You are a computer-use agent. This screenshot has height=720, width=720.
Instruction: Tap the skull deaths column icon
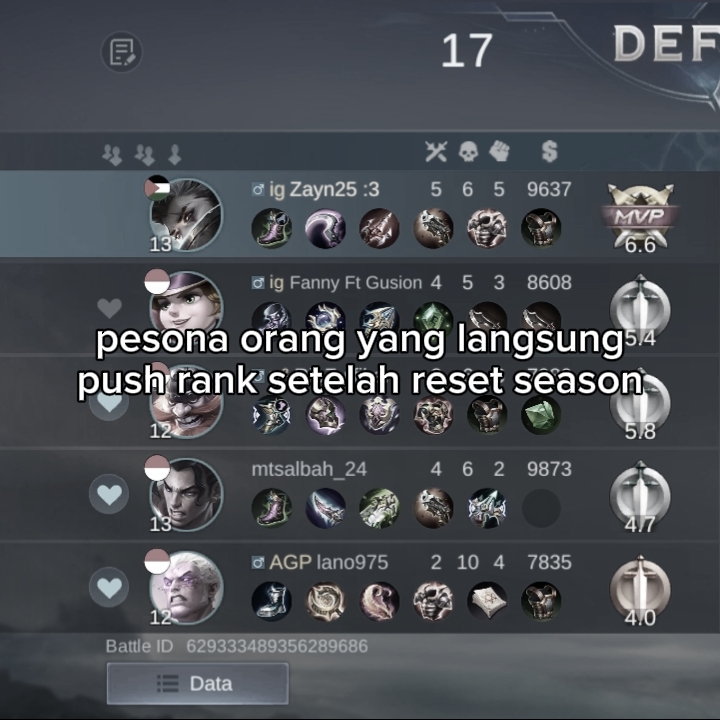coord(468,152)
